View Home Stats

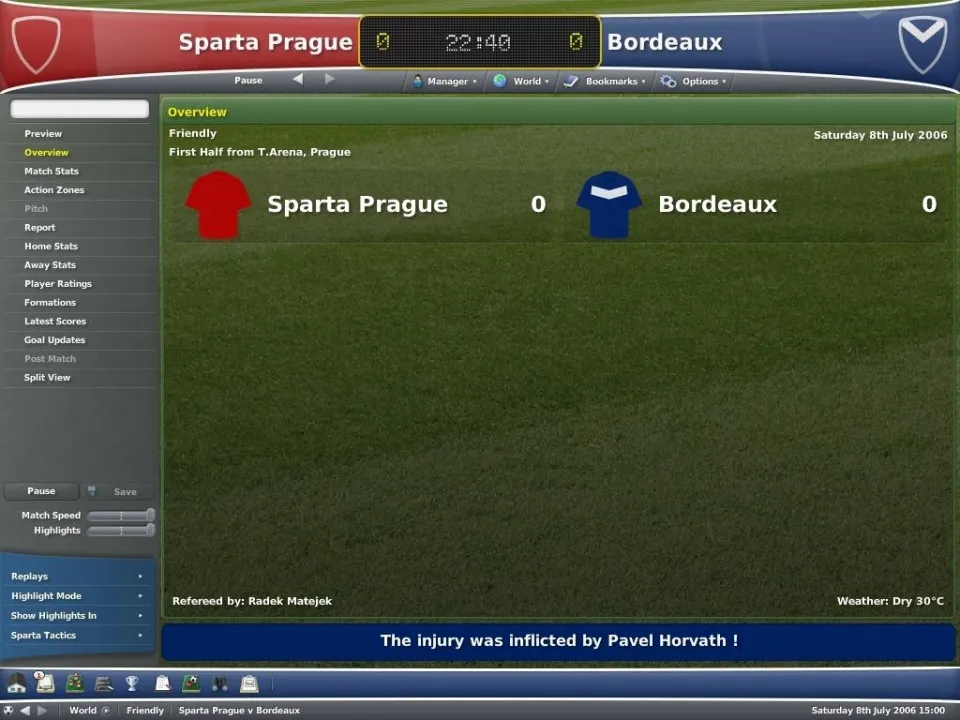click(x=51, y=246)
